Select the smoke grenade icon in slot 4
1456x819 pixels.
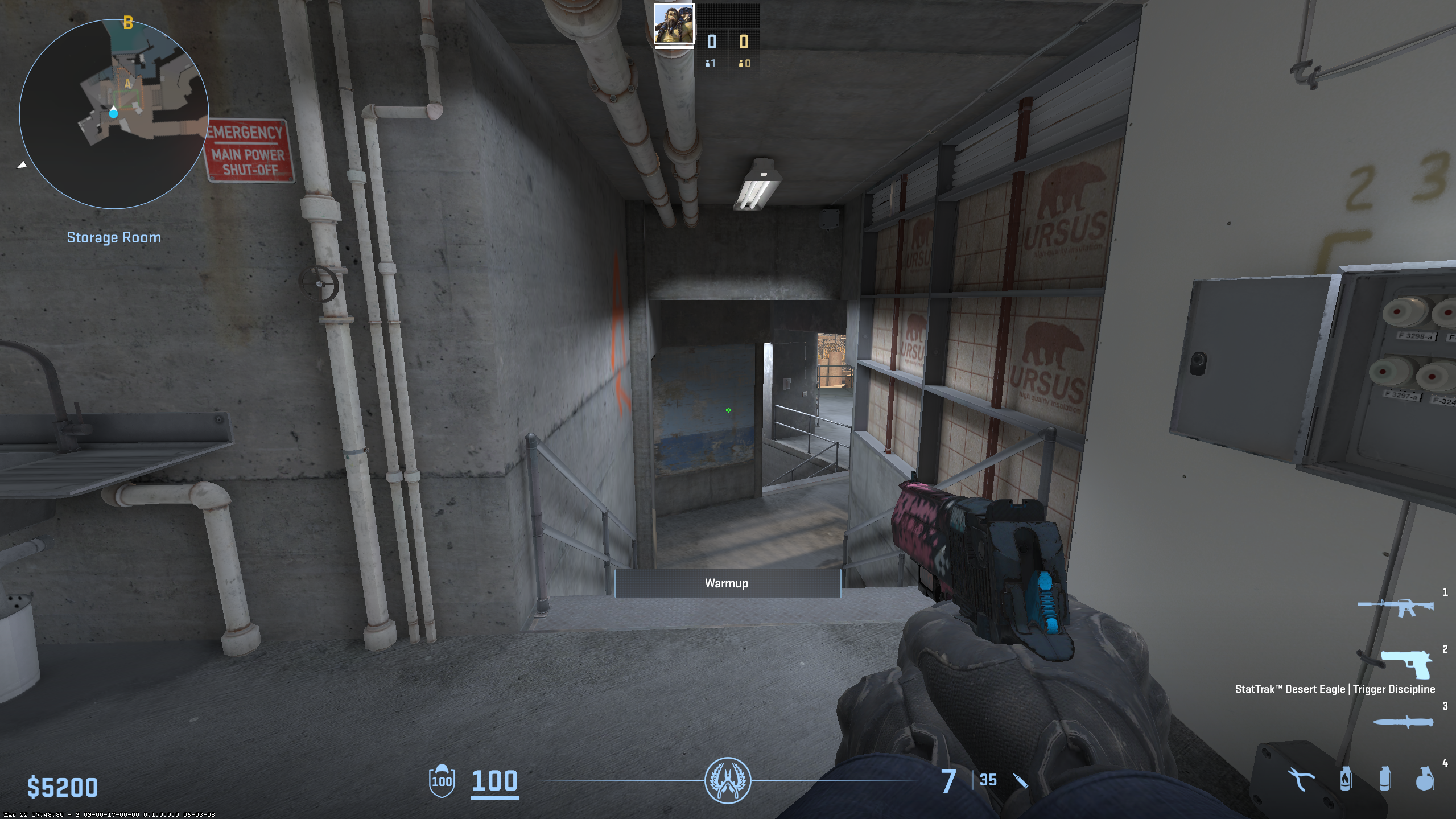tap(1385, 780)
